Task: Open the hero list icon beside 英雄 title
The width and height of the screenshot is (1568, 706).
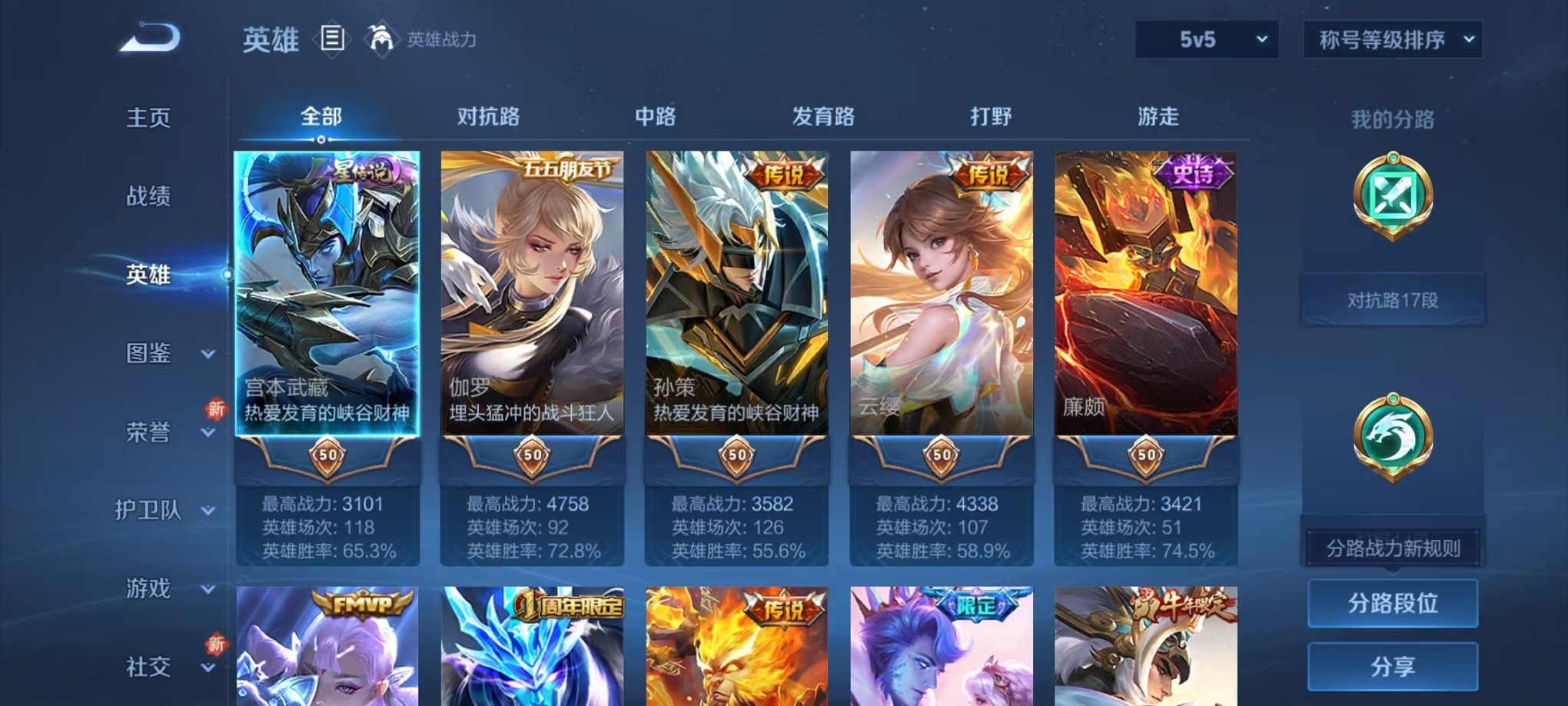Action: click(x=332, y=38)
